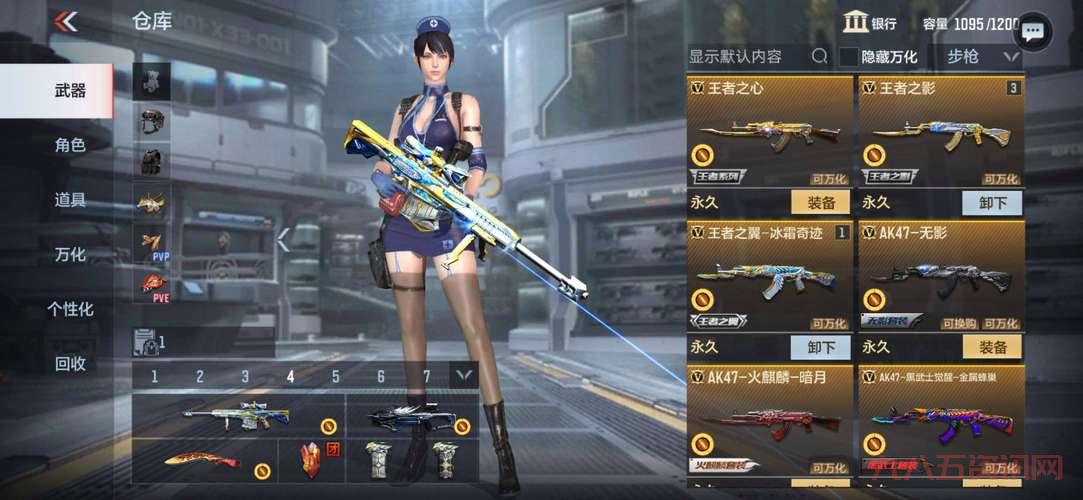This screenshot has height=500, width=1083.
Task: Equip 王者之心 with the 装备 button
Action: (820, 203)
